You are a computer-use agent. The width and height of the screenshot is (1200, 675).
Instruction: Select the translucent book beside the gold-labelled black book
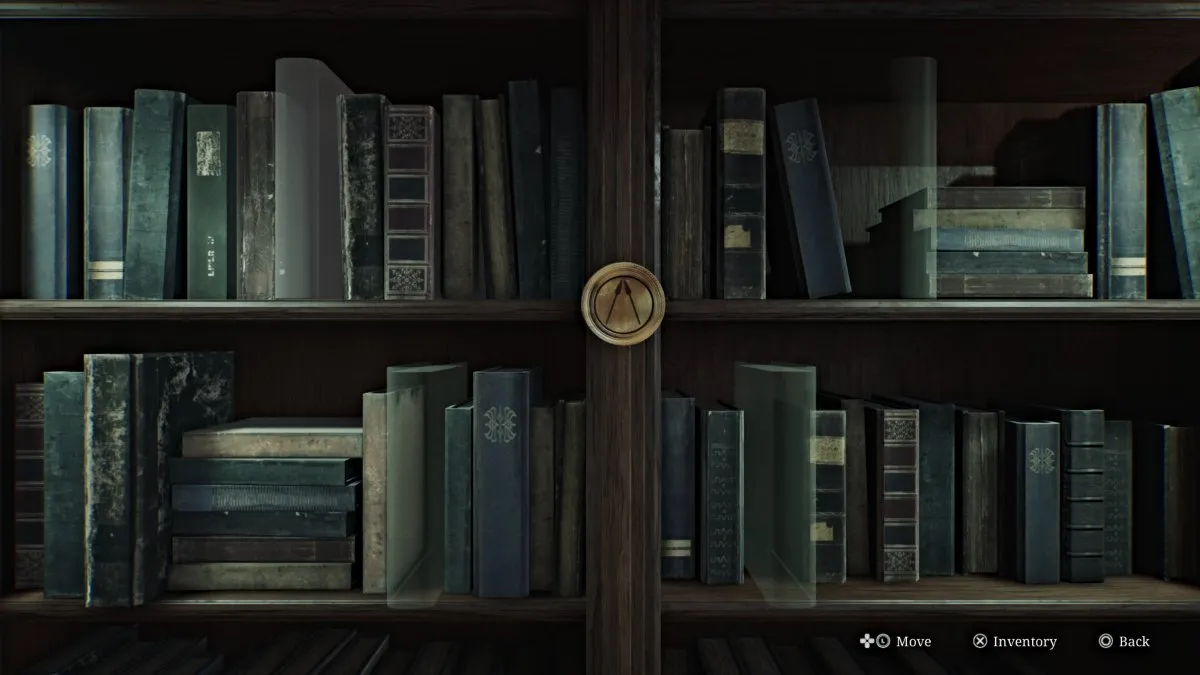coord(777,485)
